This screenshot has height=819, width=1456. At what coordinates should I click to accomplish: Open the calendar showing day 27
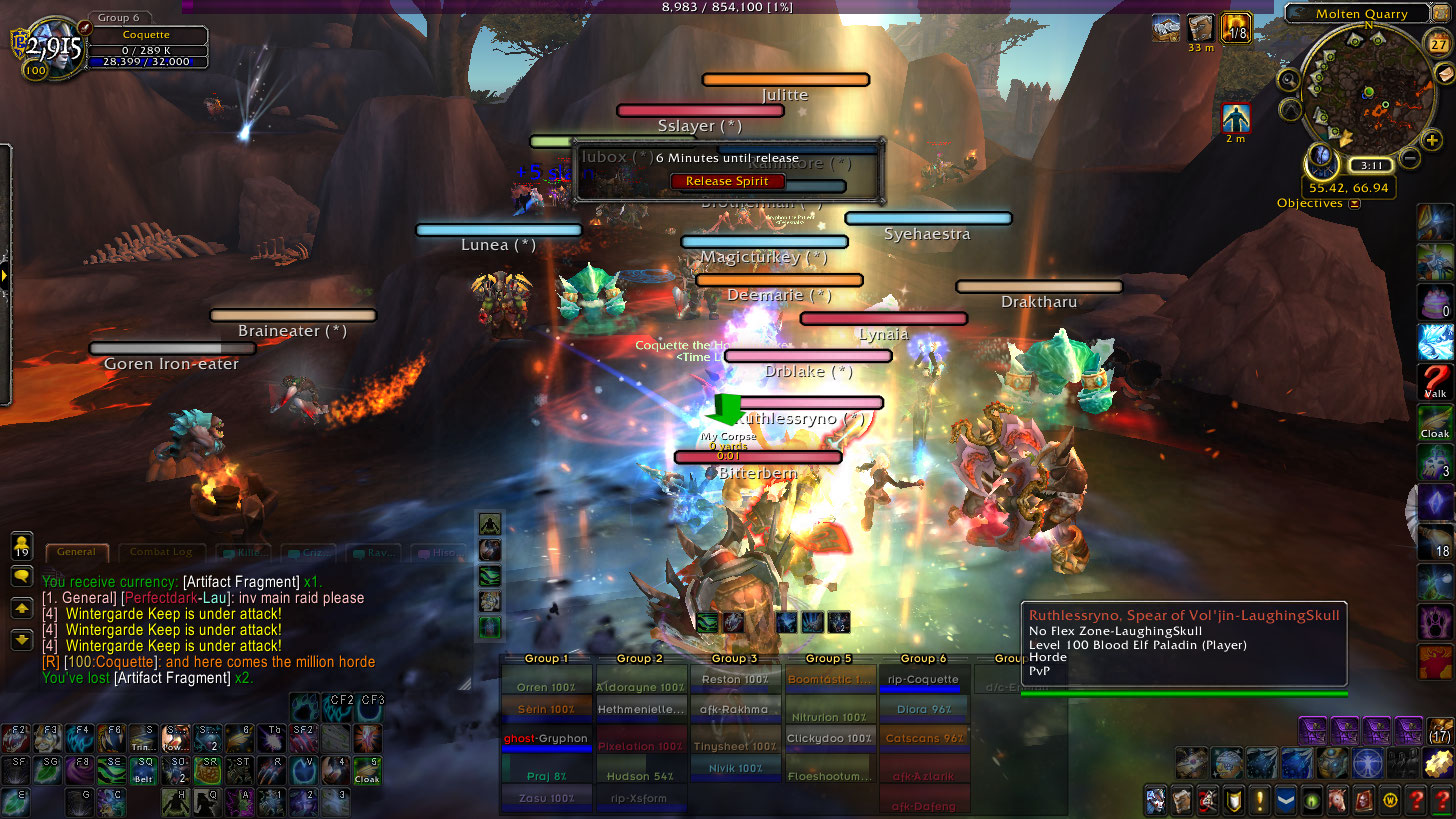[x=1434, y=42]
